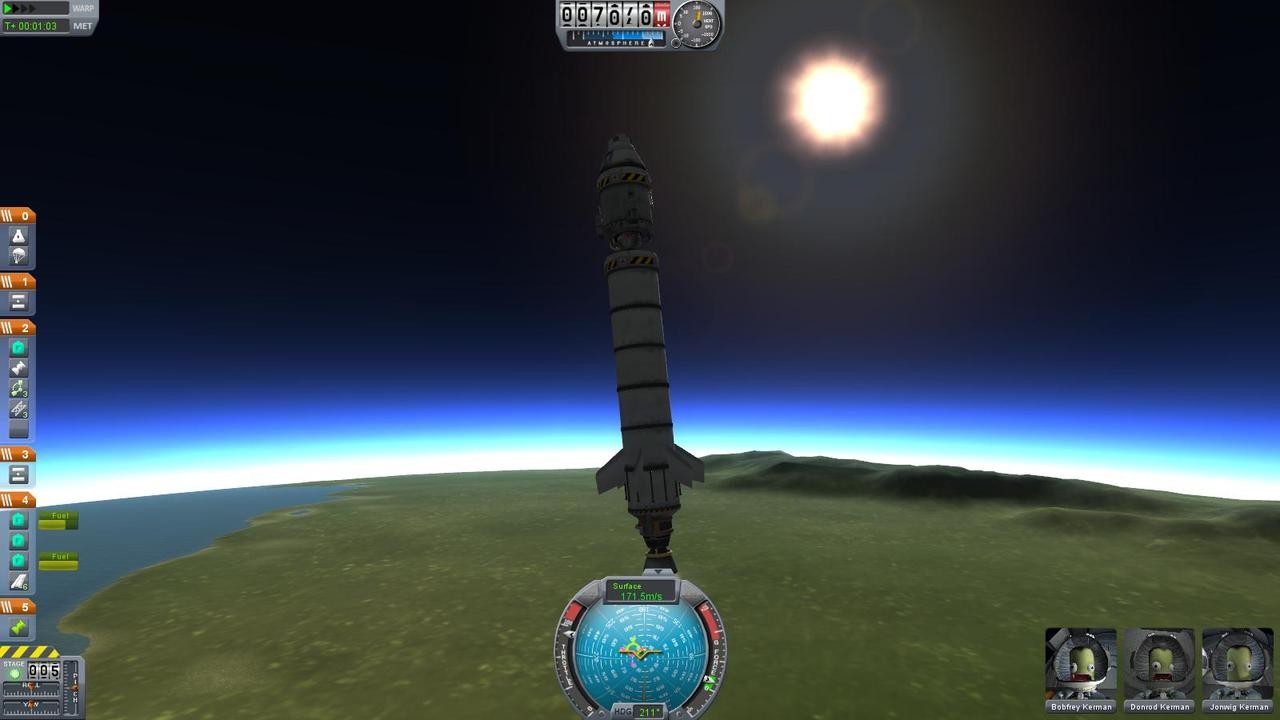Viewport: 1280px width, 720px height.
Task: Click the altimeter readout at top center
Action: (x=610, y=15)
